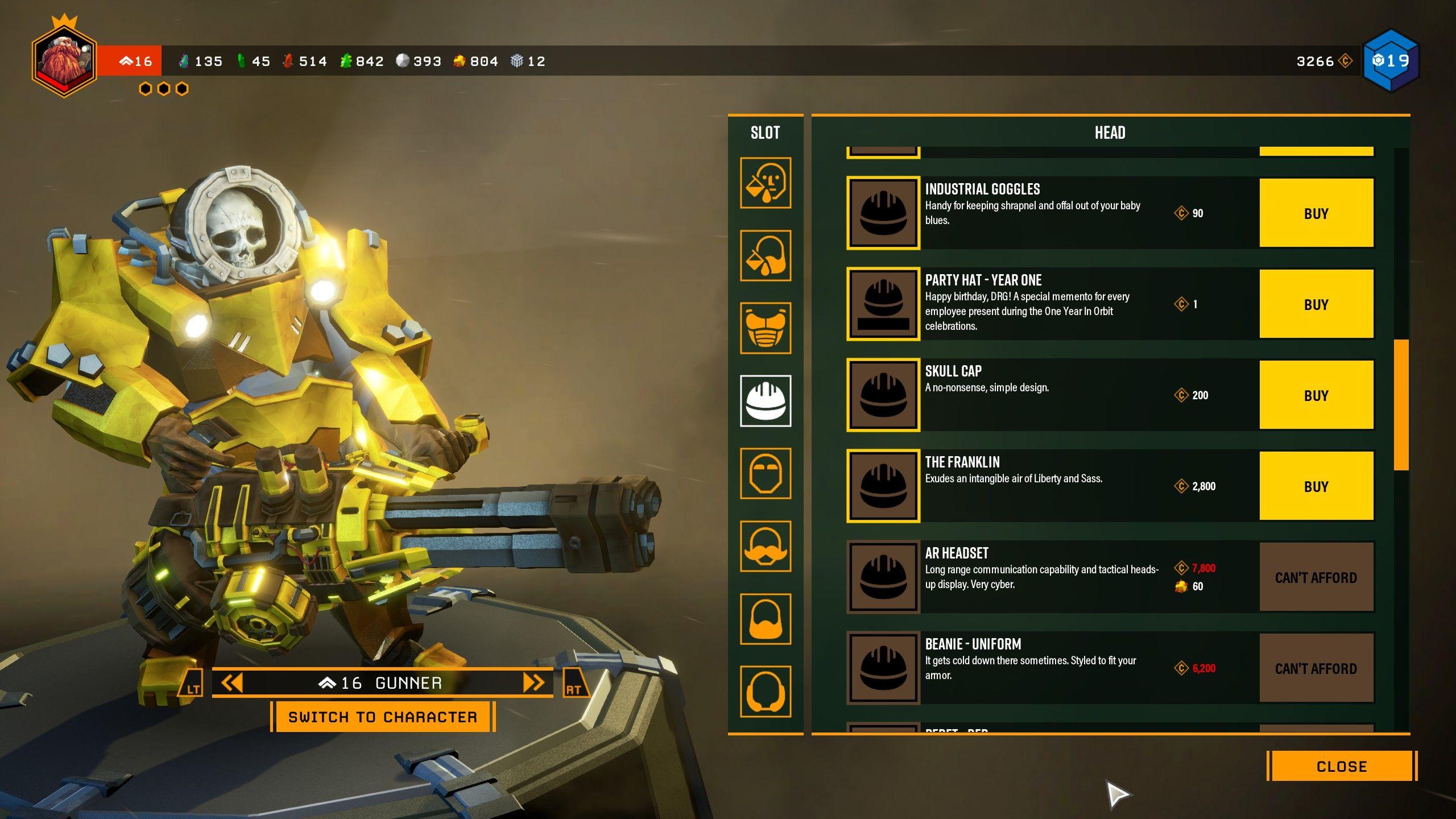This screenshot has width=1456, height=819.
Task: Cycle to the next class with right arrows
Action: pos(533,682)
